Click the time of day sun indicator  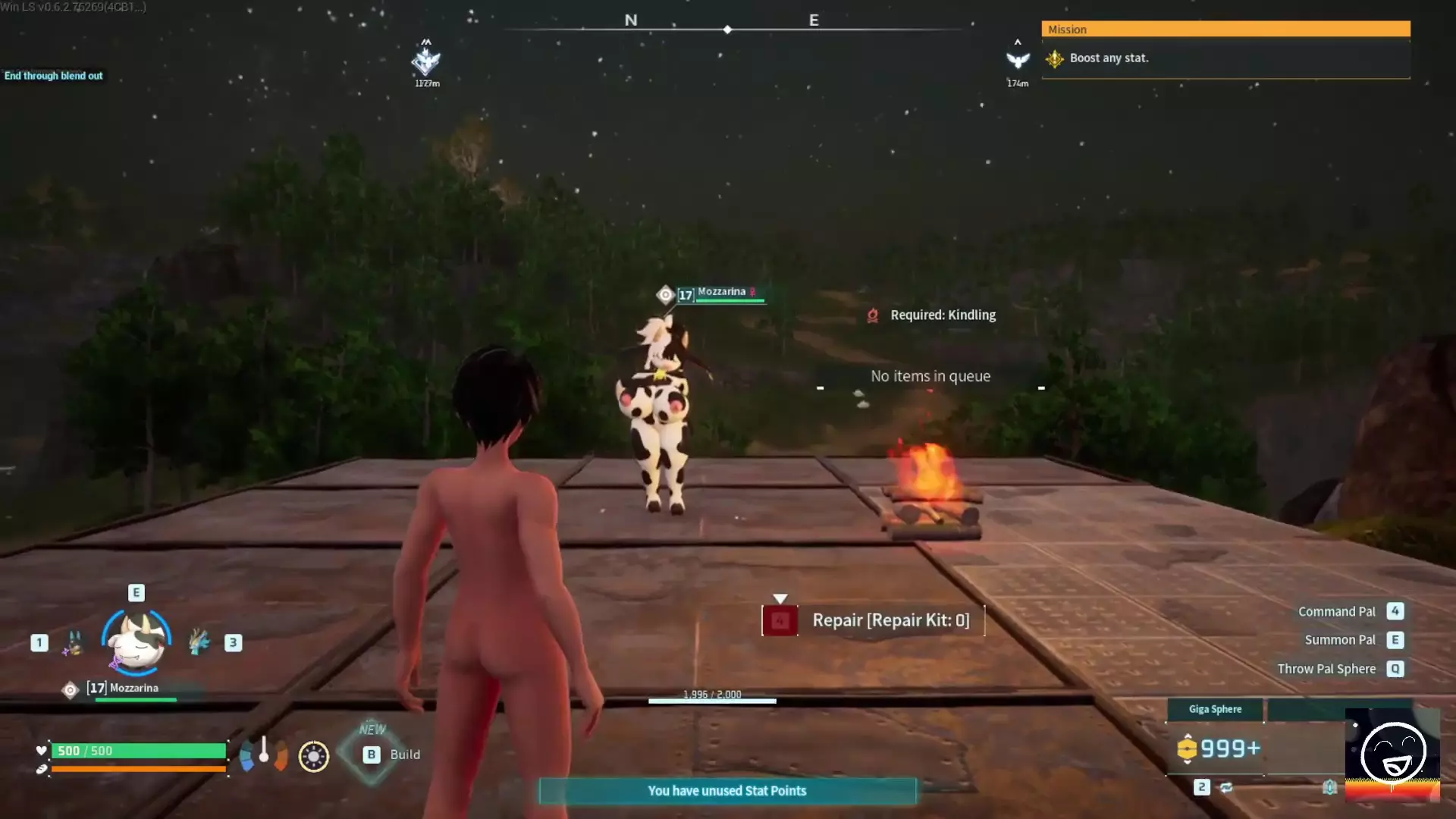point(313,756)
